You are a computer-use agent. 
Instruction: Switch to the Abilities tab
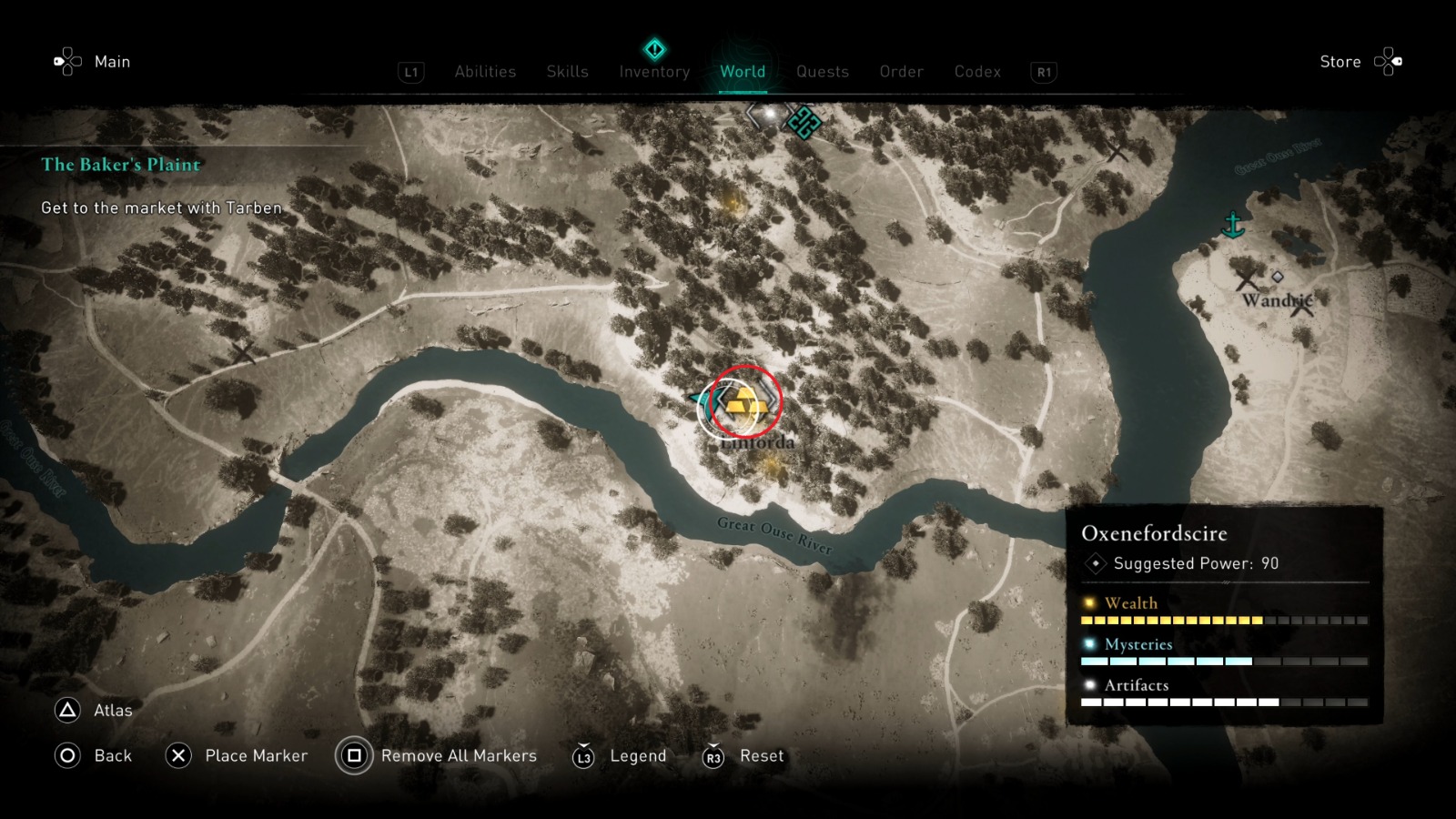tap(485, 72)
